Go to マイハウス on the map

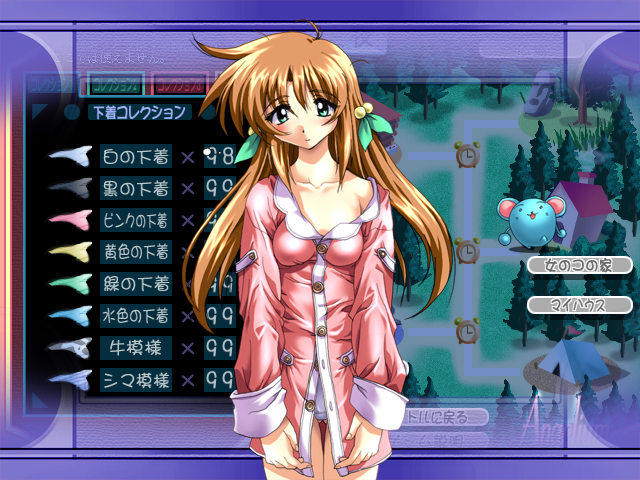pos(580,305)
